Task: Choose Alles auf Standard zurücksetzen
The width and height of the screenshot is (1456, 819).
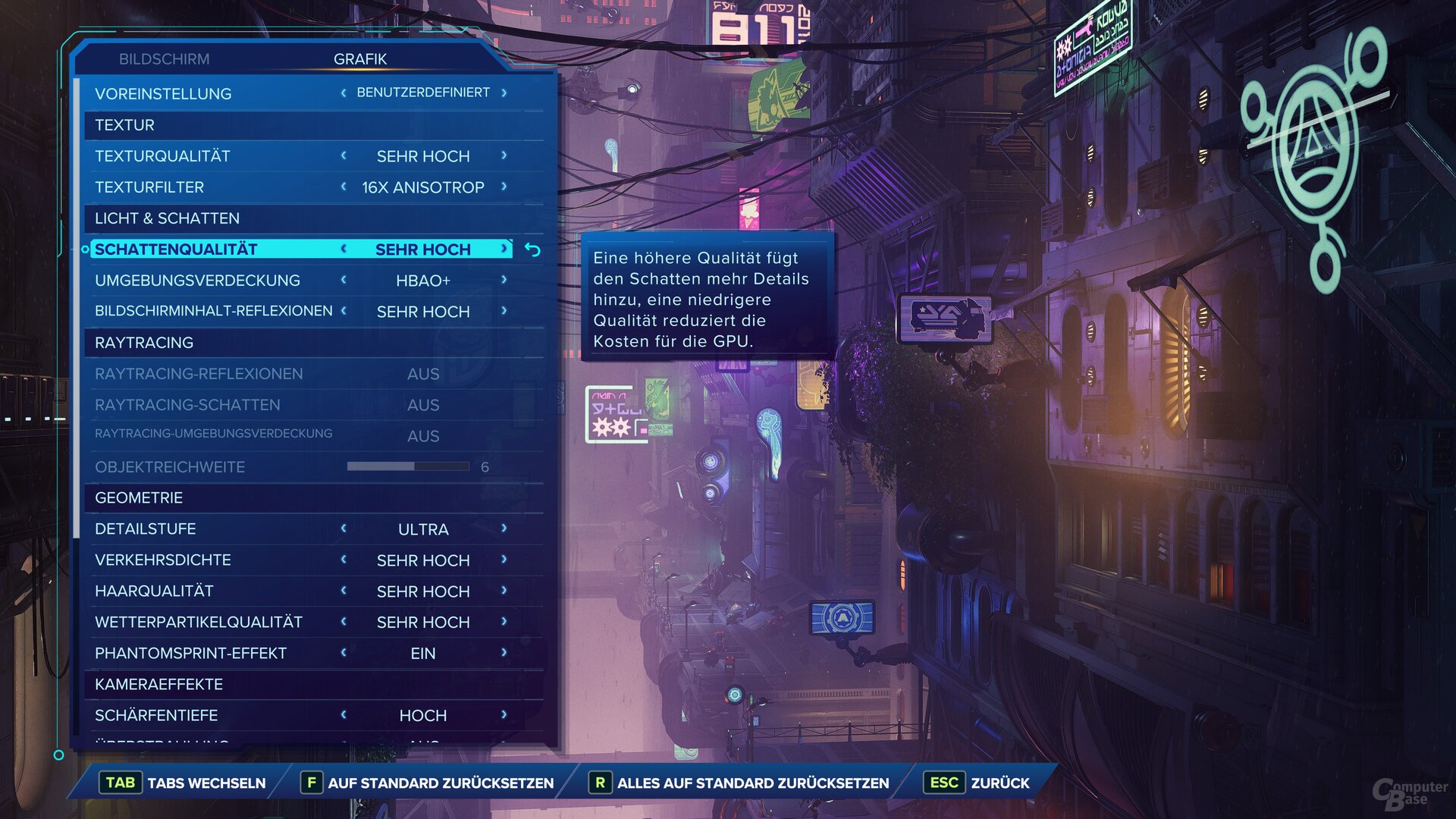Action: (739, 783)
